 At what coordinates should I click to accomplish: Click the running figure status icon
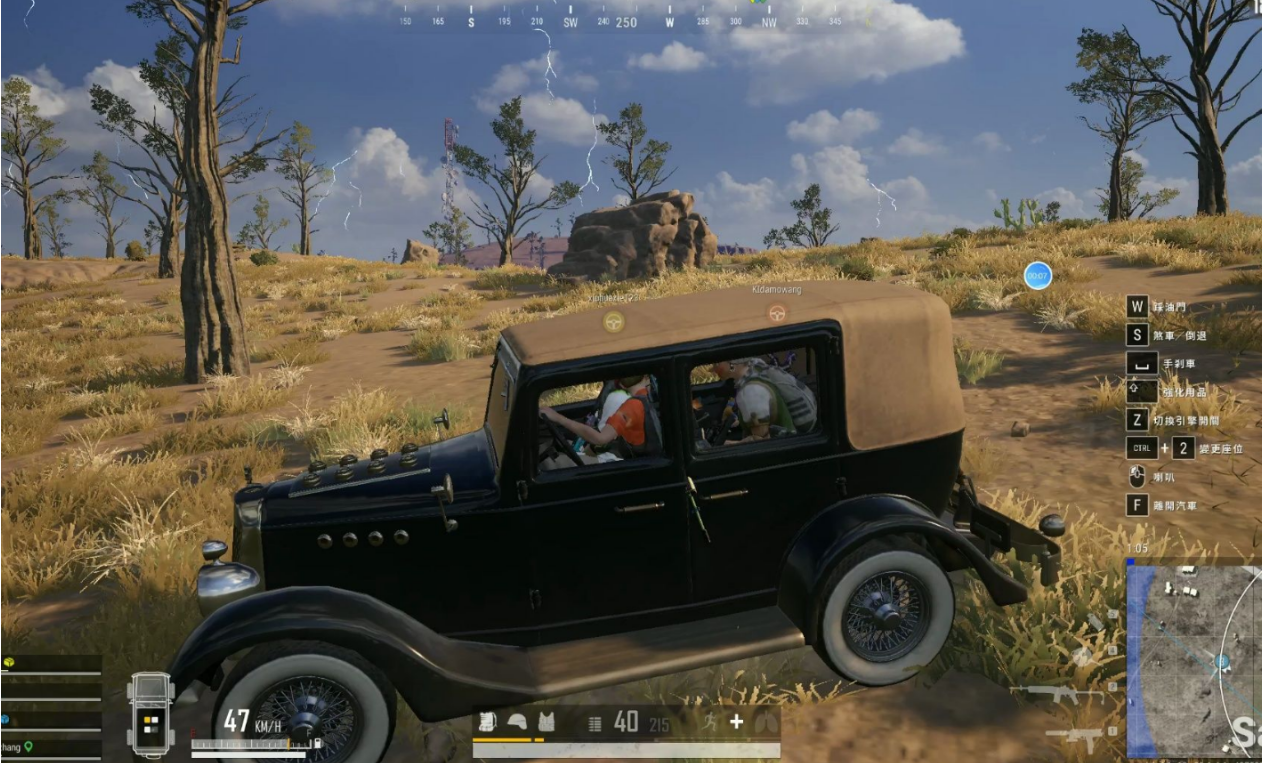709,722
